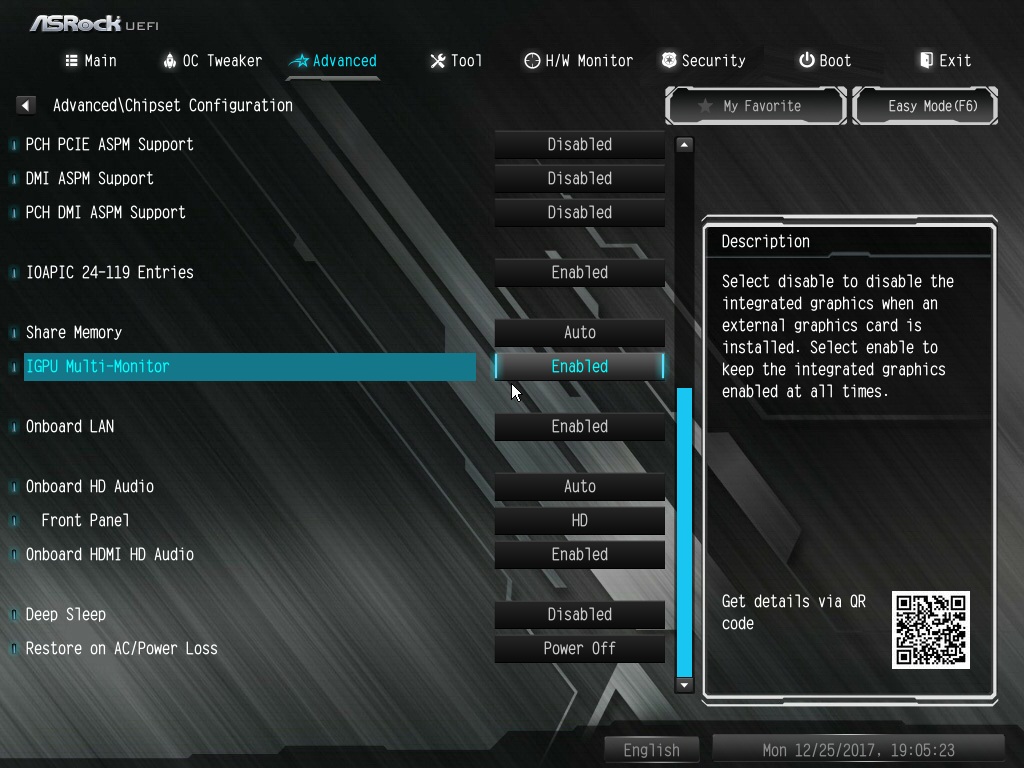Change Front Panel HD value

(x=579, y=521)
